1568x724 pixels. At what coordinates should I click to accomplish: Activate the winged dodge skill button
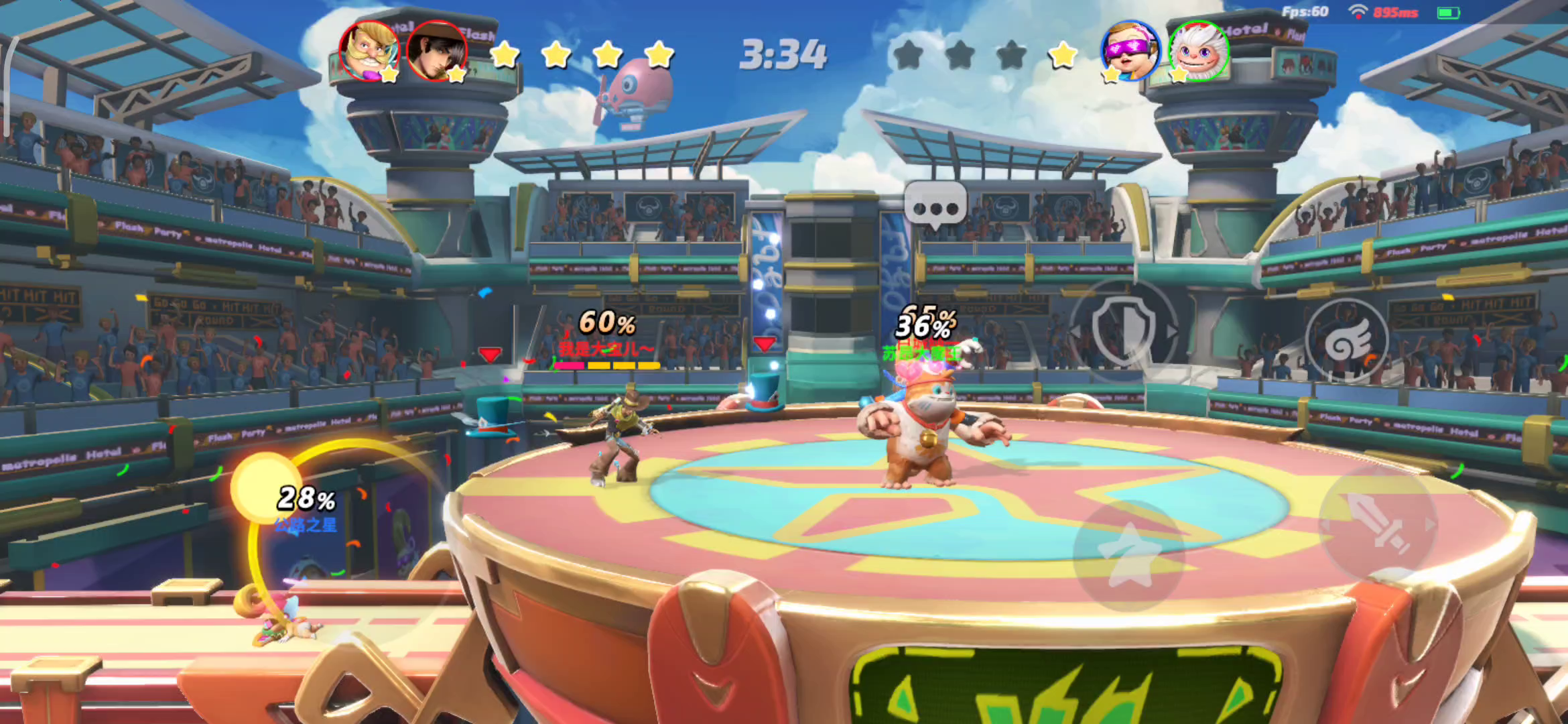click(1347, 341)
